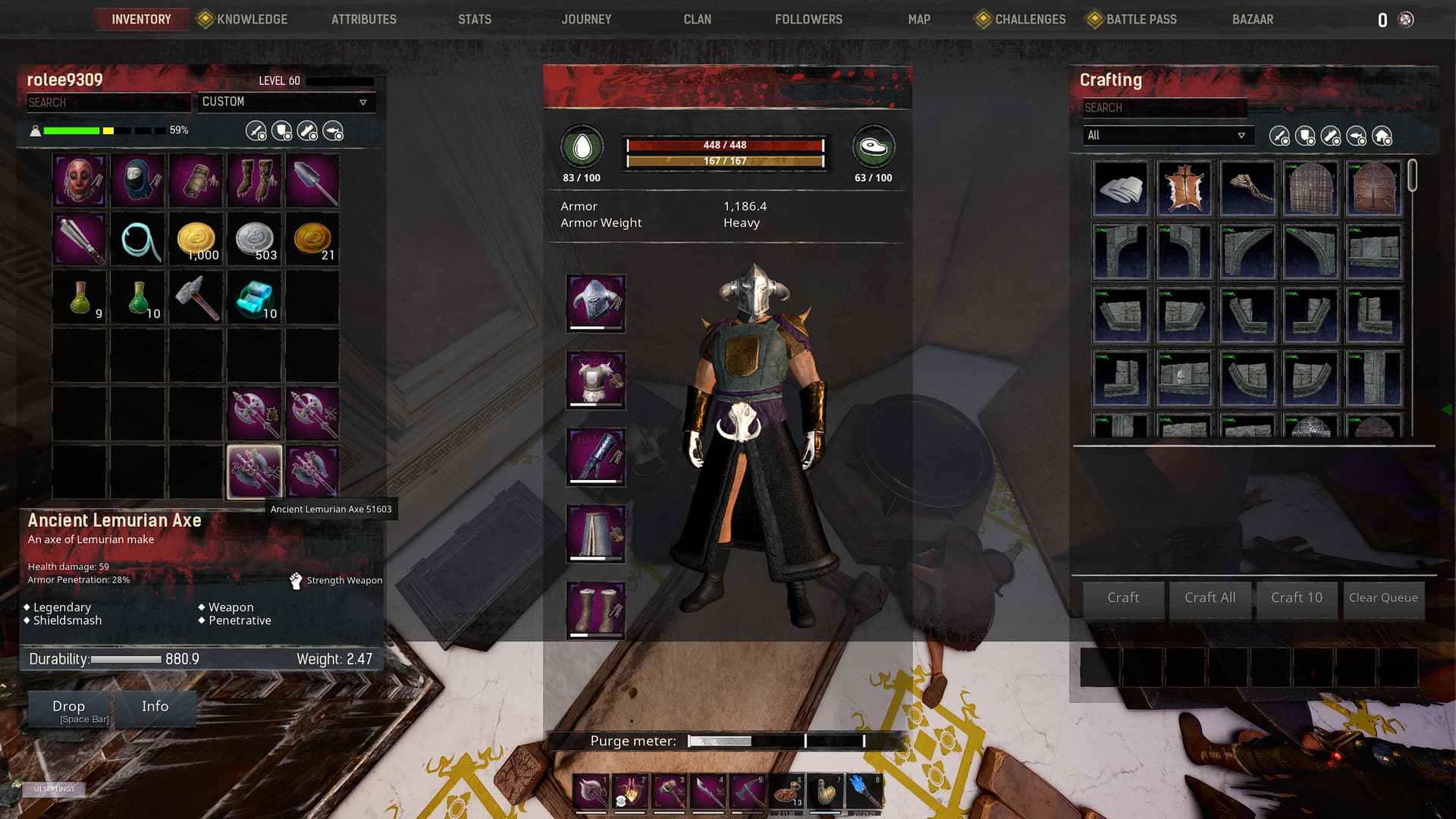Open the Bazaar tab
Screen dimensions: 1456x819
tap(1252, 19)
